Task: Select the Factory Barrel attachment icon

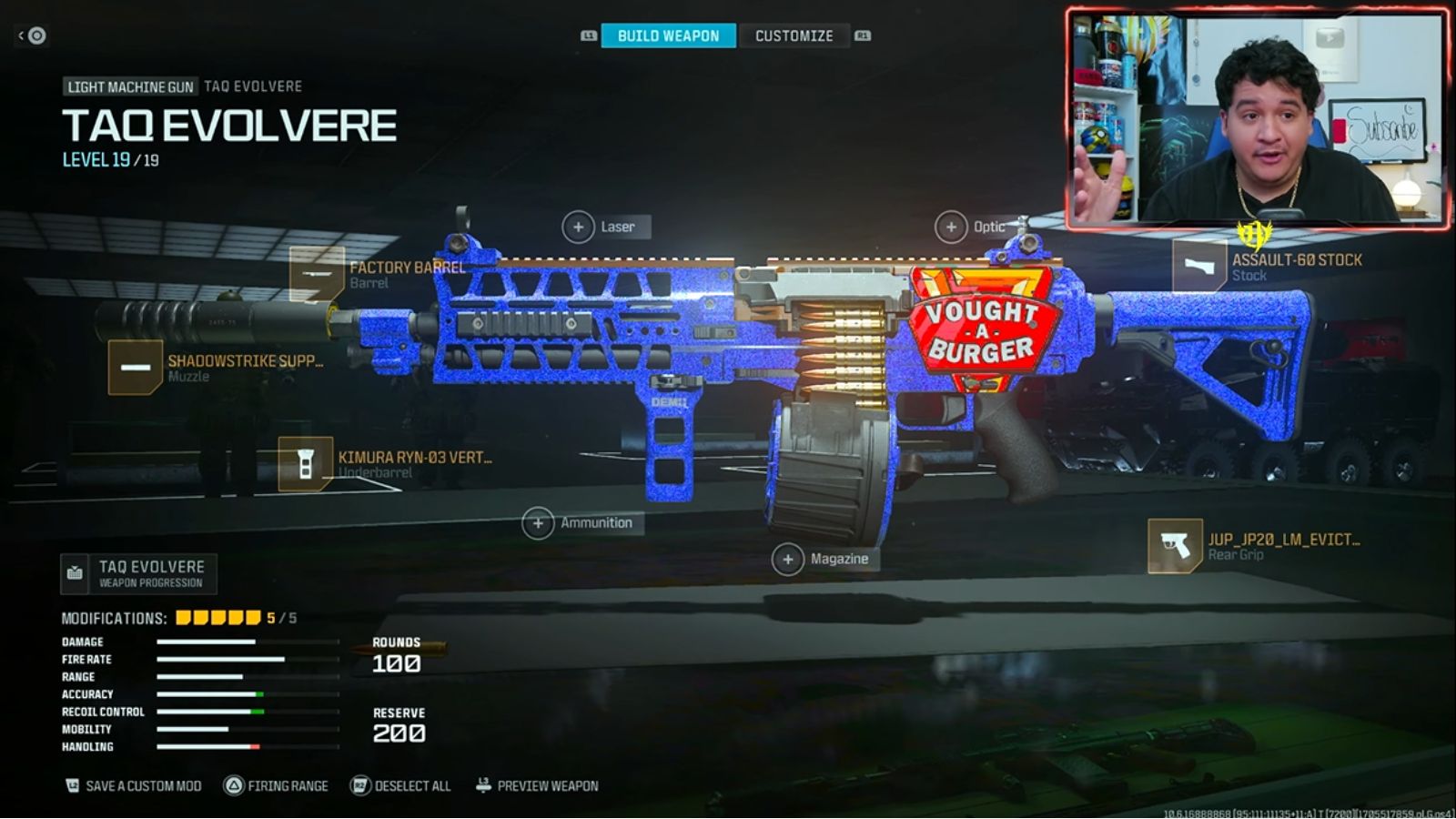Action: (316, 275)
